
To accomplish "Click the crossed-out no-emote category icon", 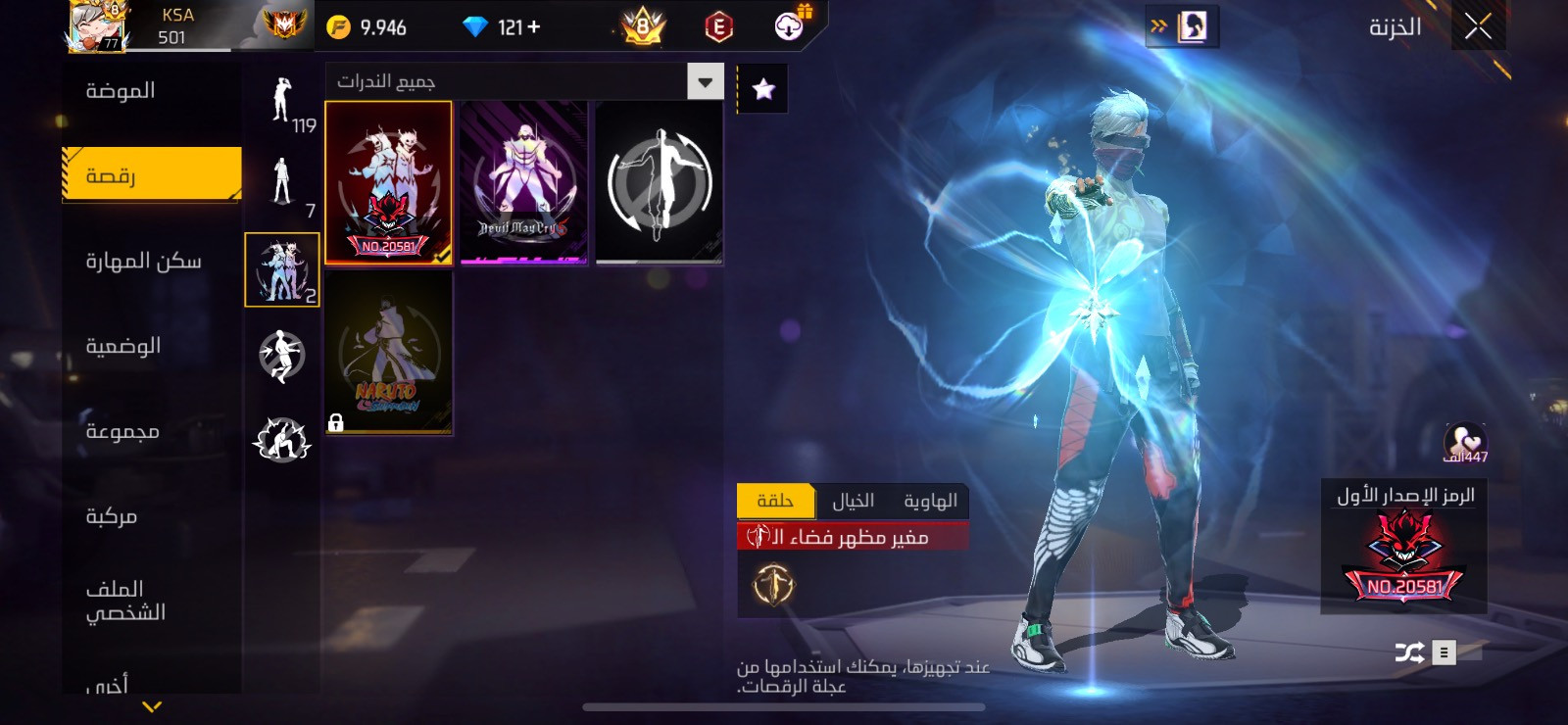I will point(282,356).
